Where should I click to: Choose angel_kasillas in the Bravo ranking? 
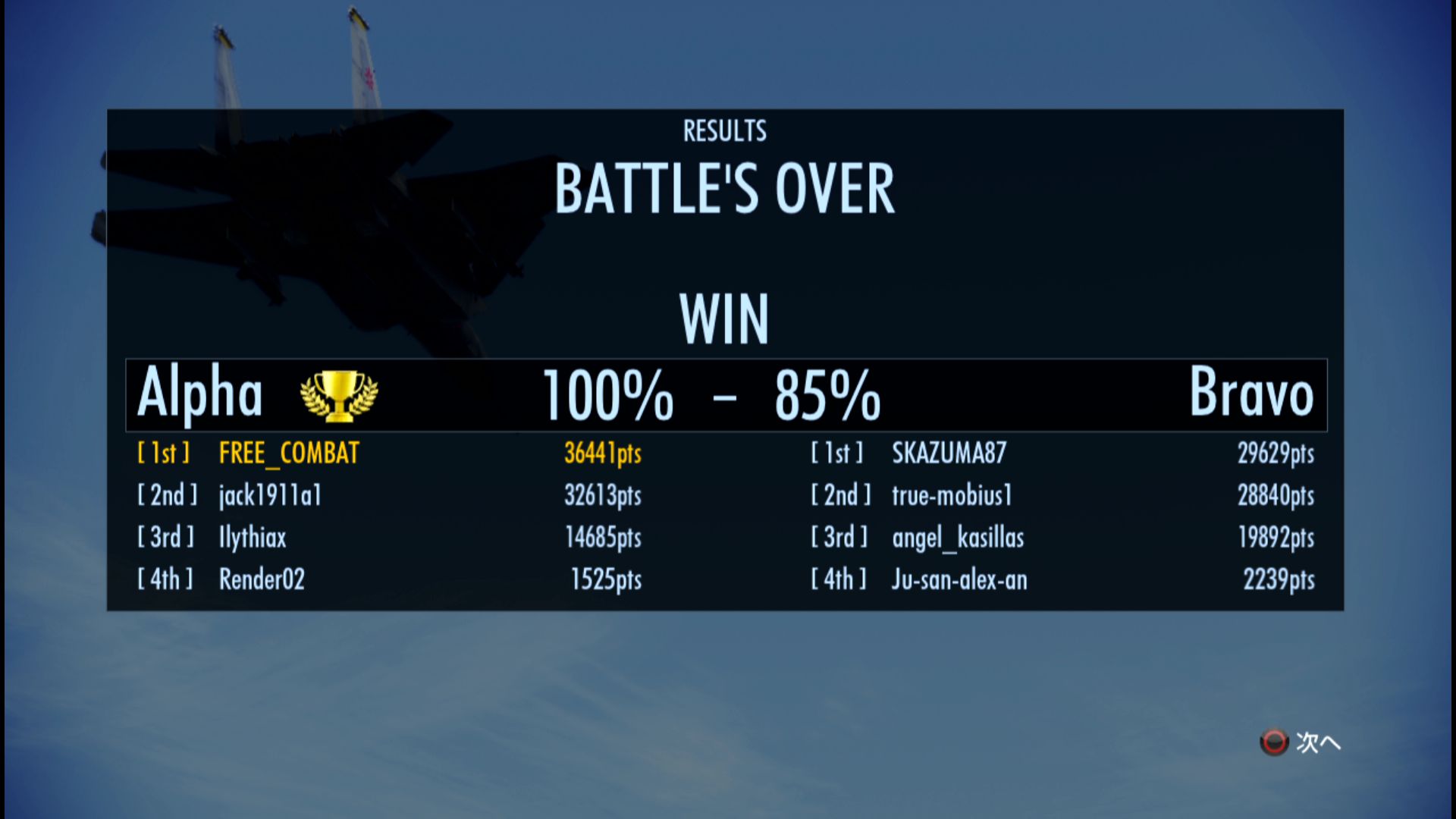coord(958,538)
